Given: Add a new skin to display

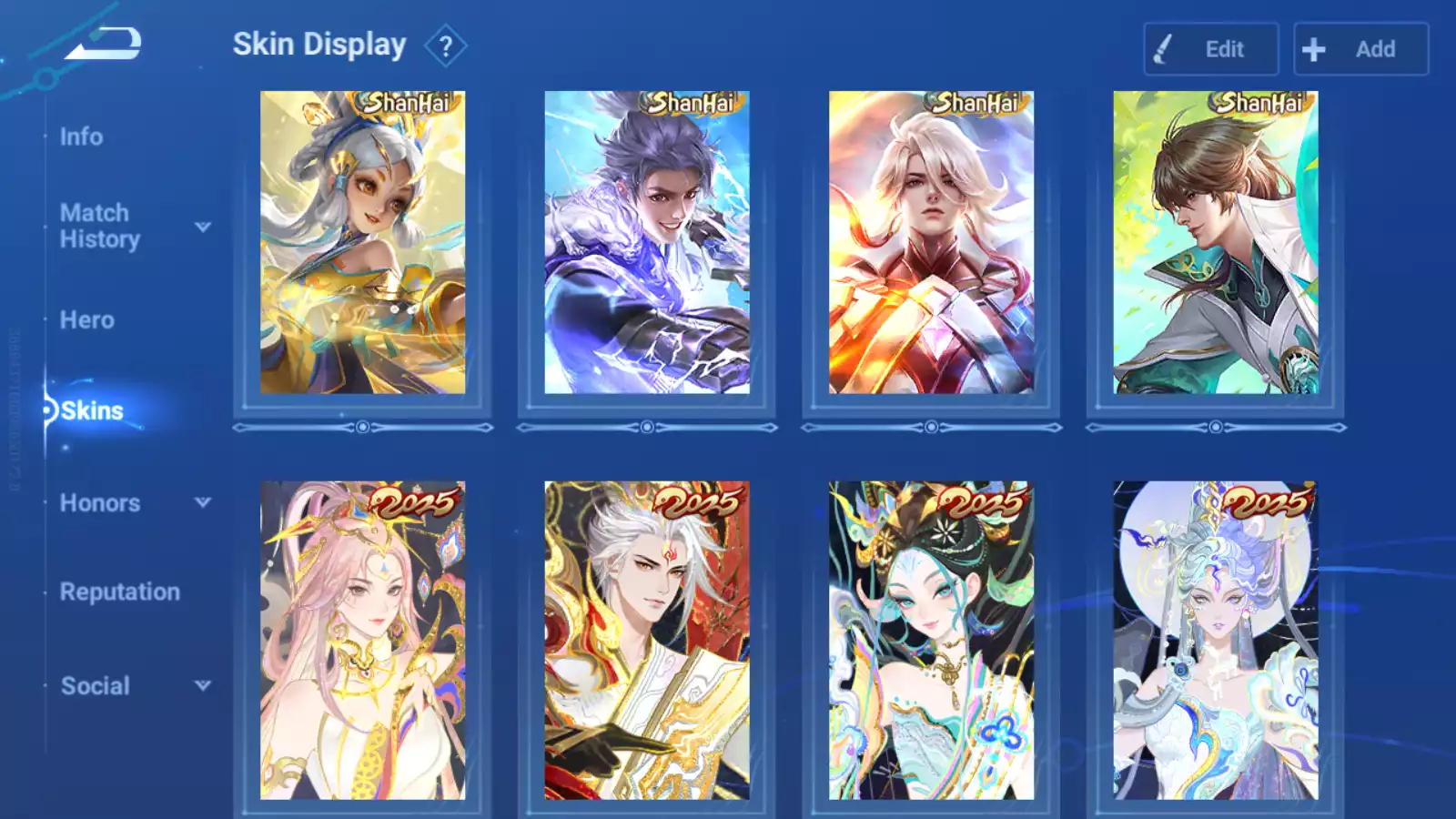Looking at the screenshot, I should (1360, 49).
